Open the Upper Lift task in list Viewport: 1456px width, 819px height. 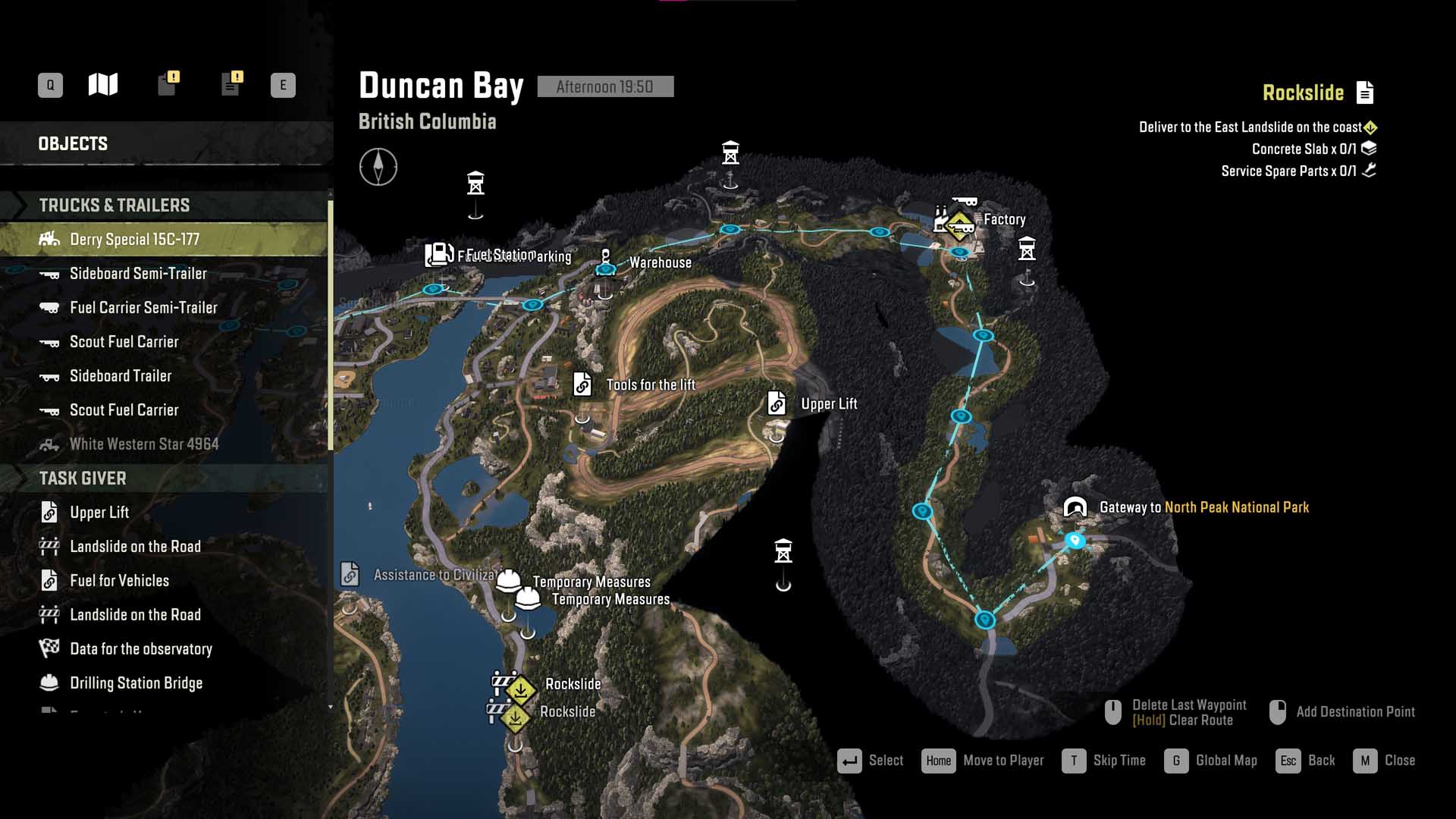click(x=99, y=513)
